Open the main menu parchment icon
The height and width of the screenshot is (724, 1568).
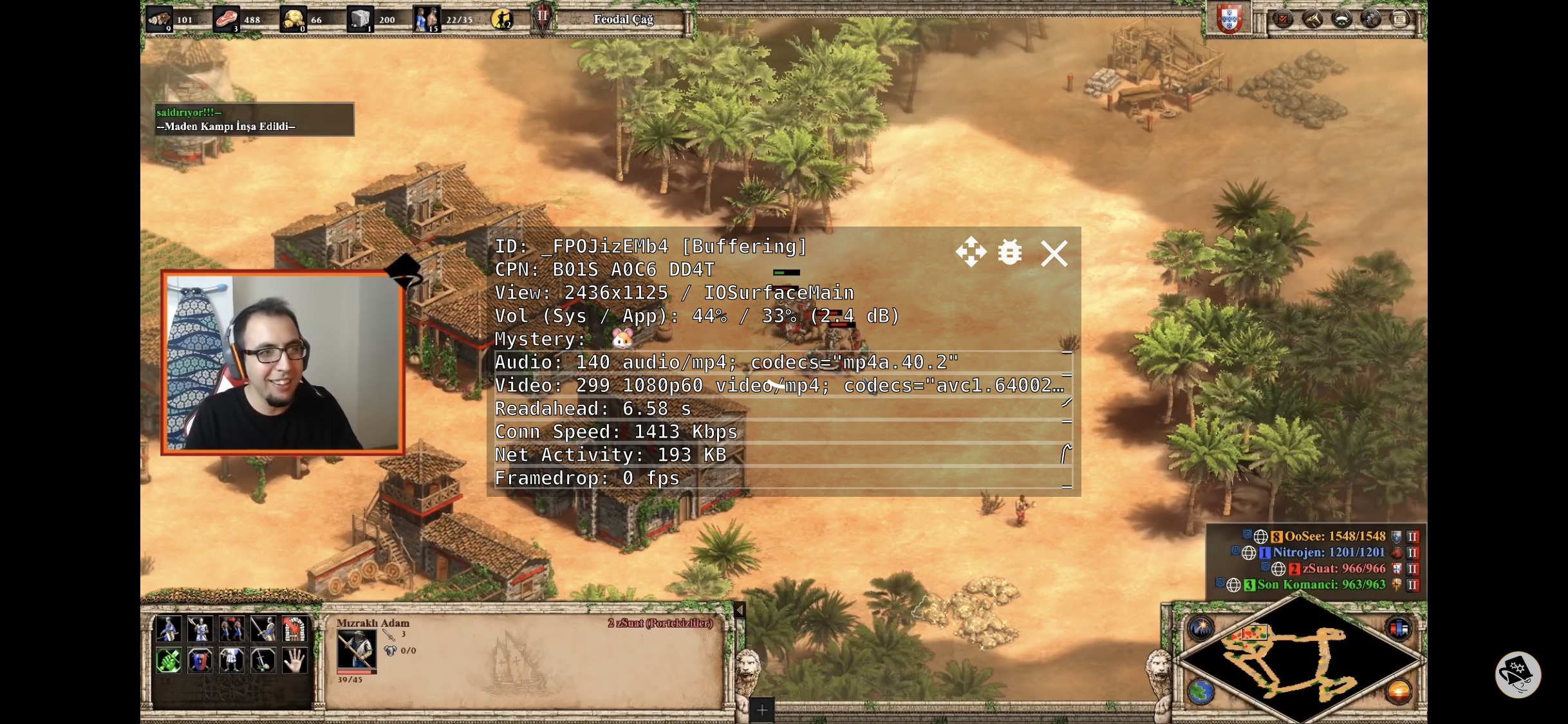[x=1400, y=19]
